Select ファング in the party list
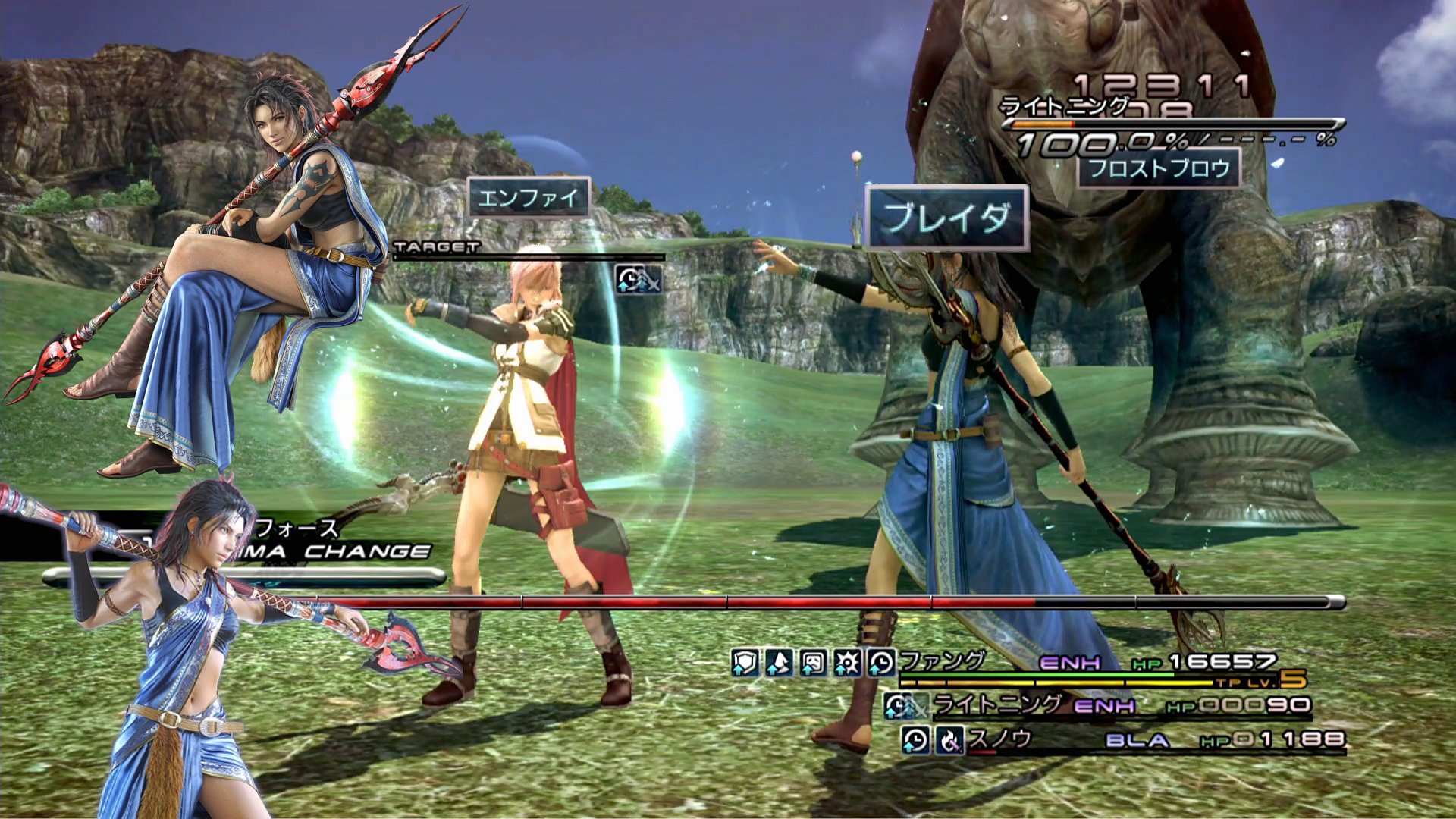 point(942,661)
